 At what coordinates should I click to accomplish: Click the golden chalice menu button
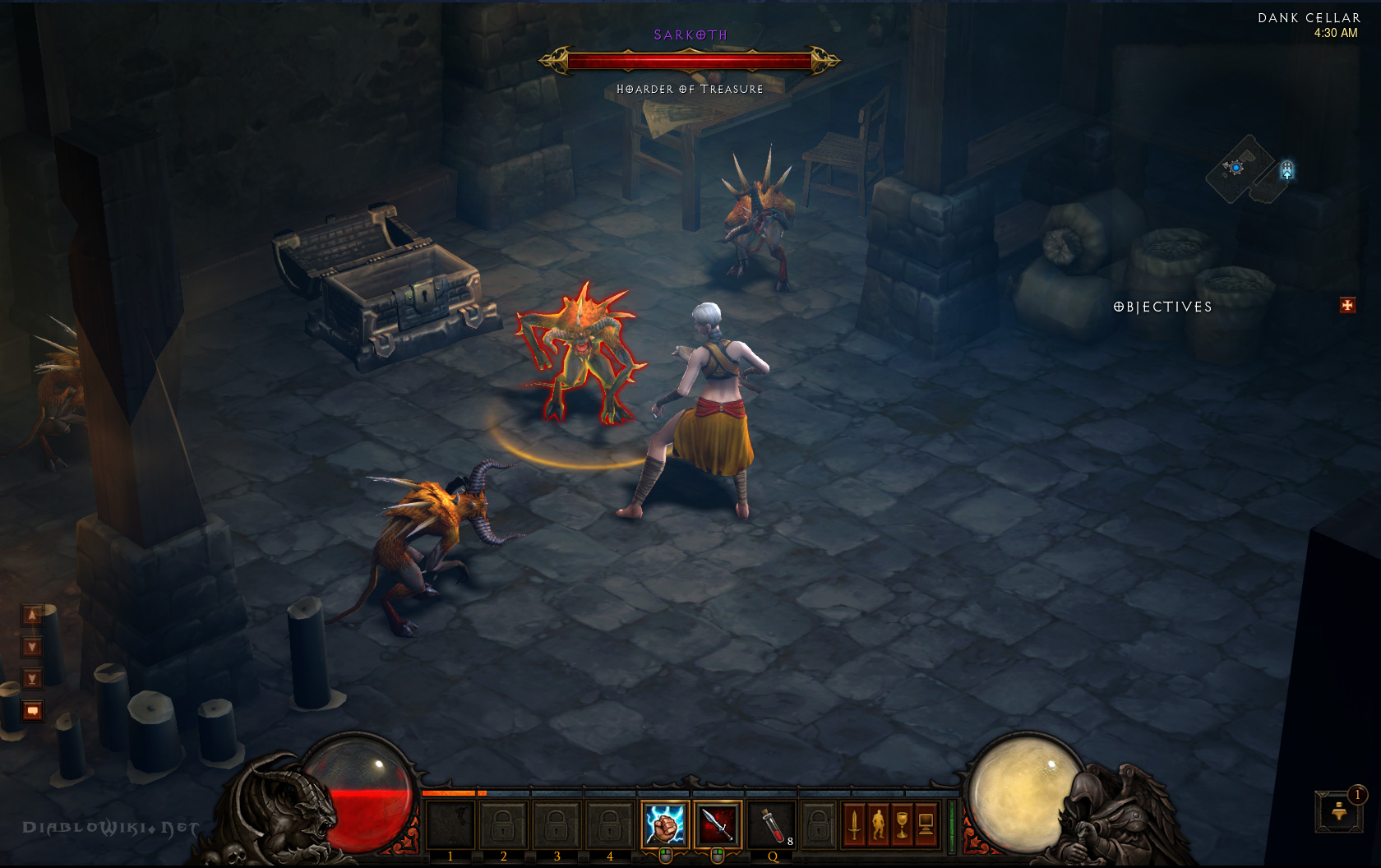[902, 824]
